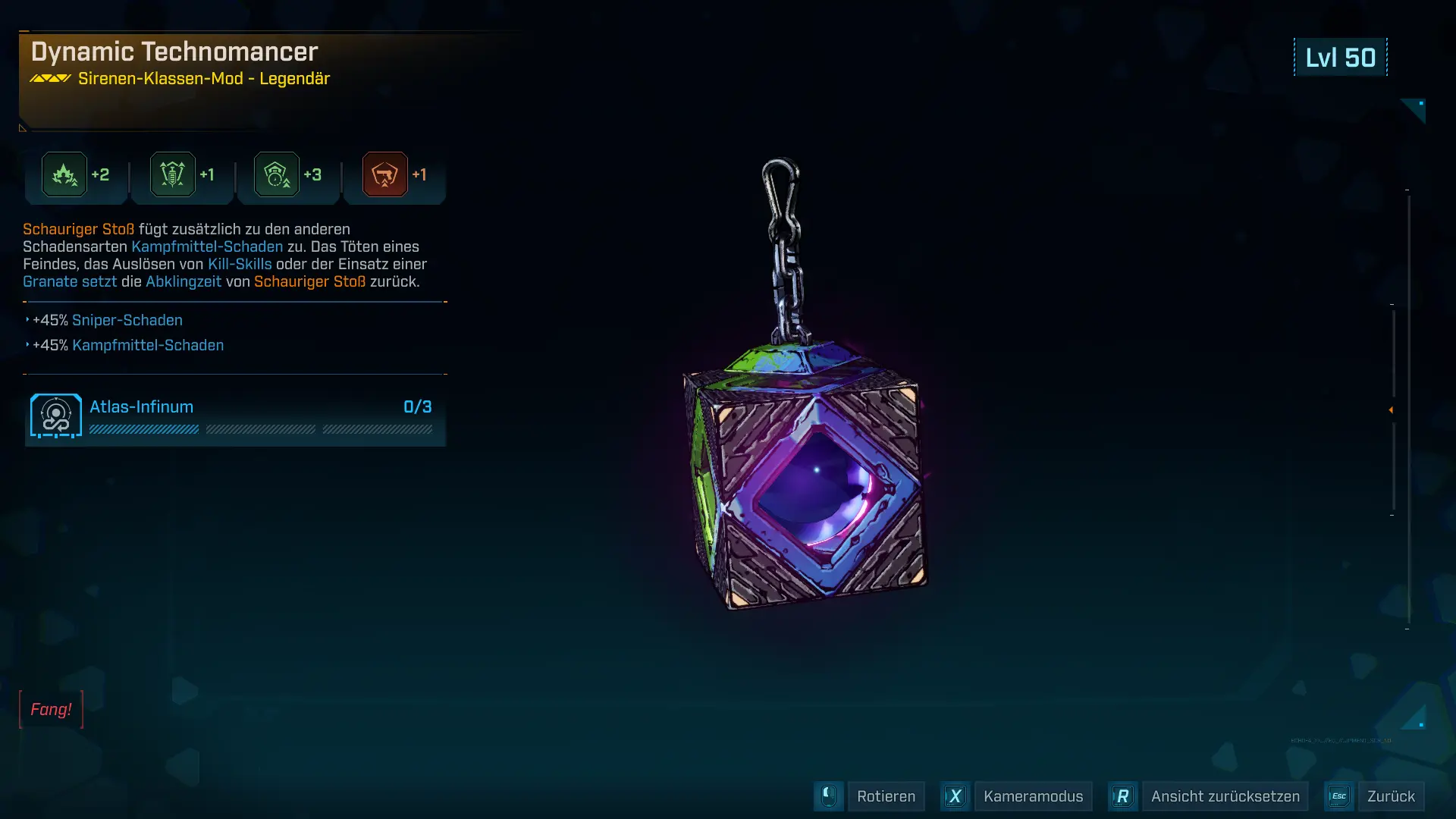Screen dimensions: 1456x819
Task: Select the Ansicht zurücksetzen button
Action: point(1224,796)
